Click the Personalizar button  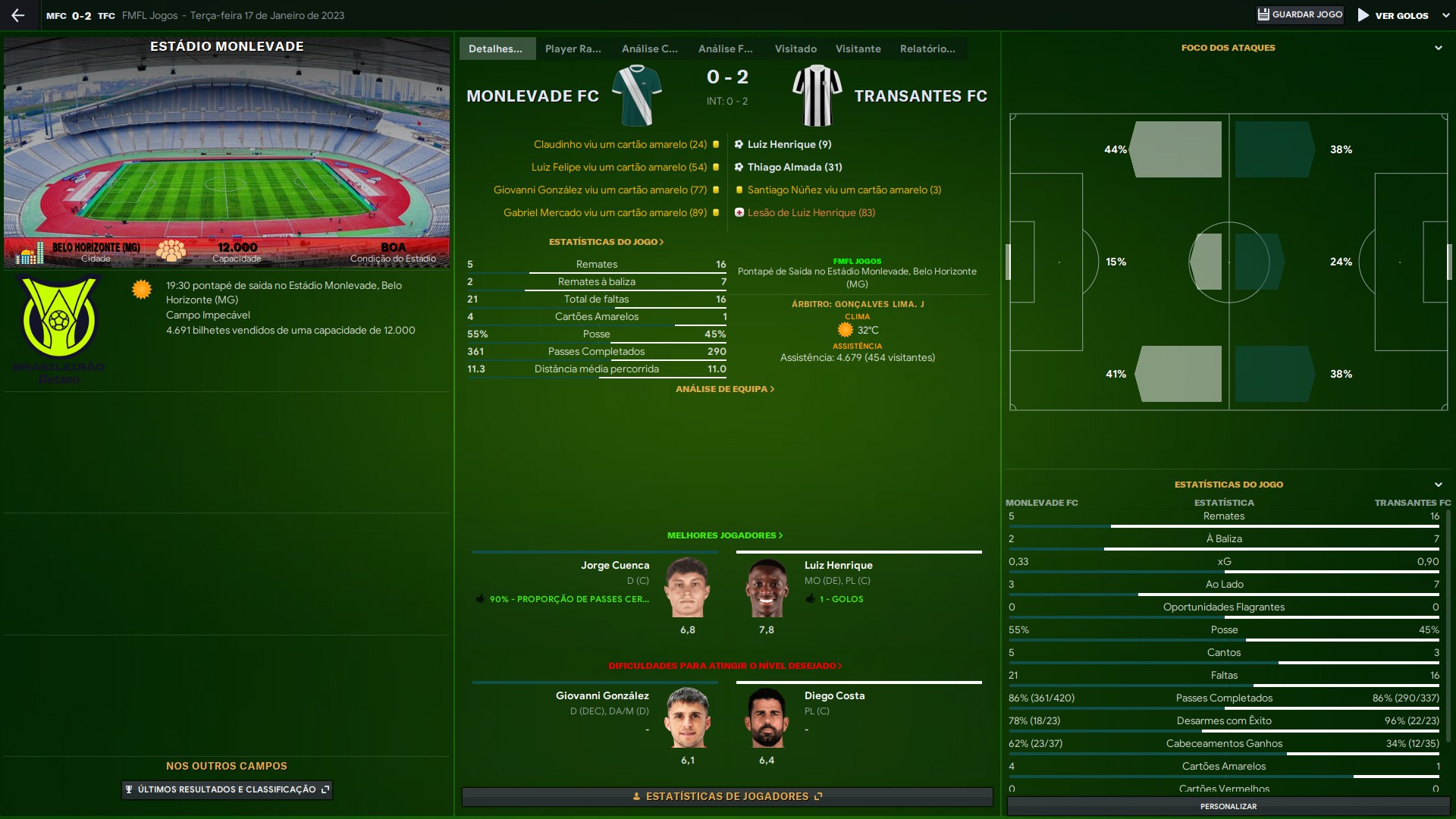[1228, 806]
